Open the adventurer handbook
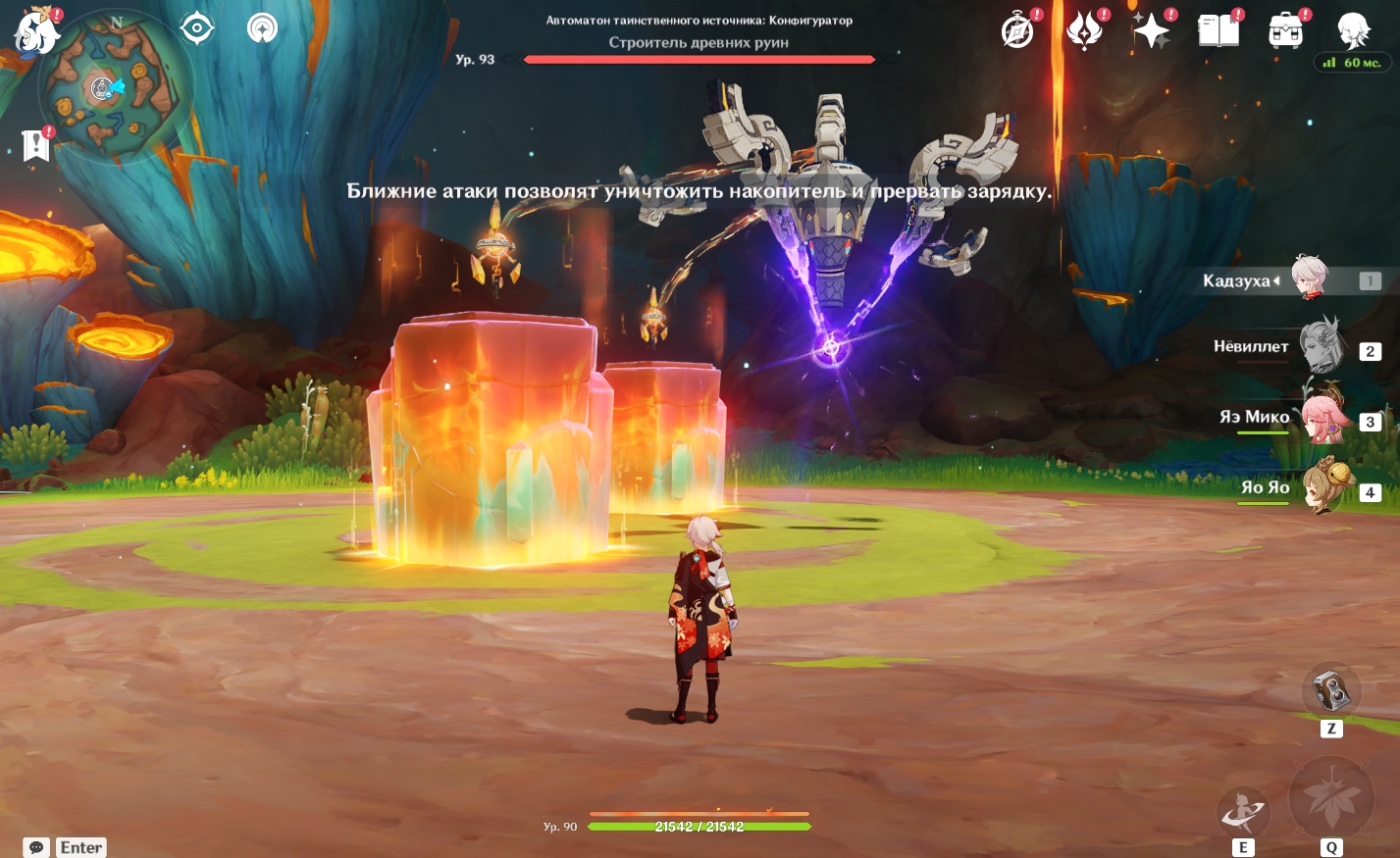 (x=1219, y=31)
